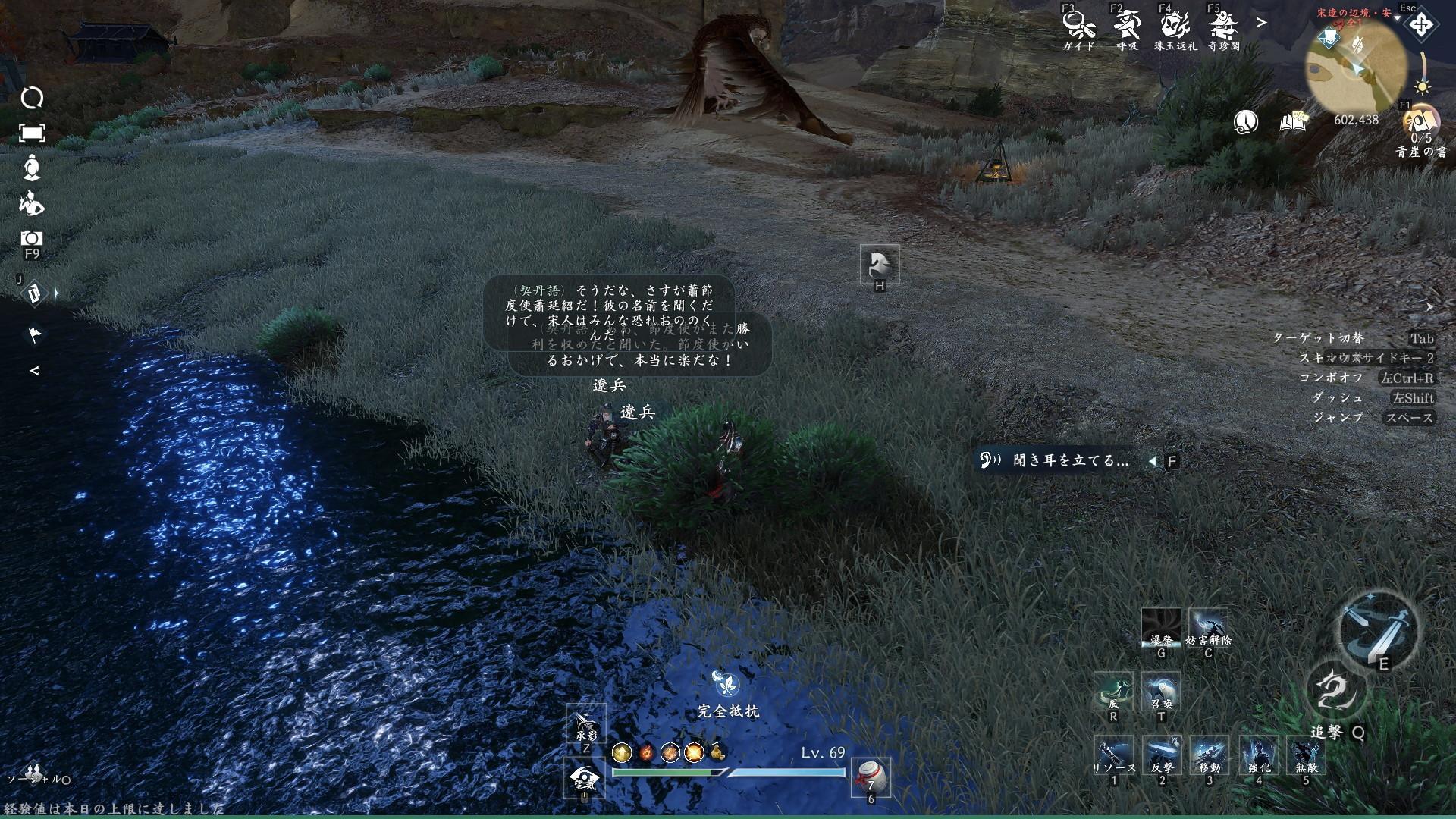
Task: Summon the mount with the horse icon
Action: [880, 264]
